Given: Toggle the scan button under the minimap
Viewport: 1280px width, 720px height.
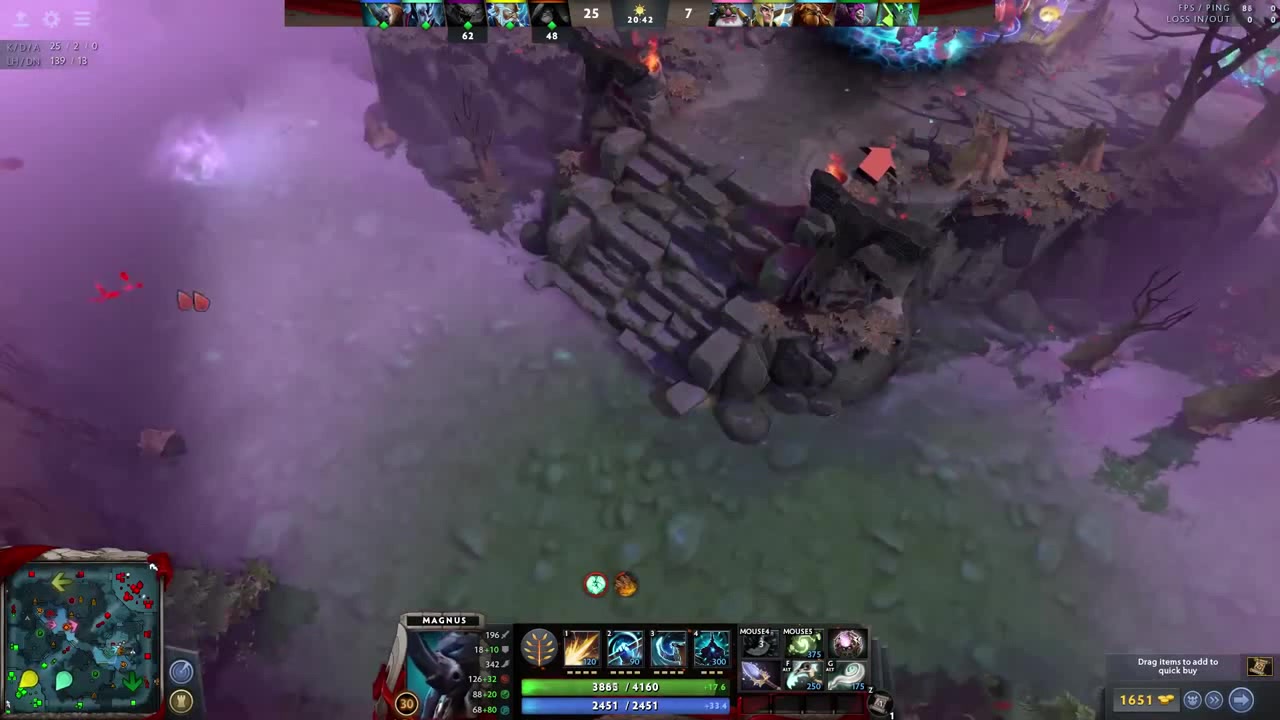Looking at the screenshot, I should 181,671.
